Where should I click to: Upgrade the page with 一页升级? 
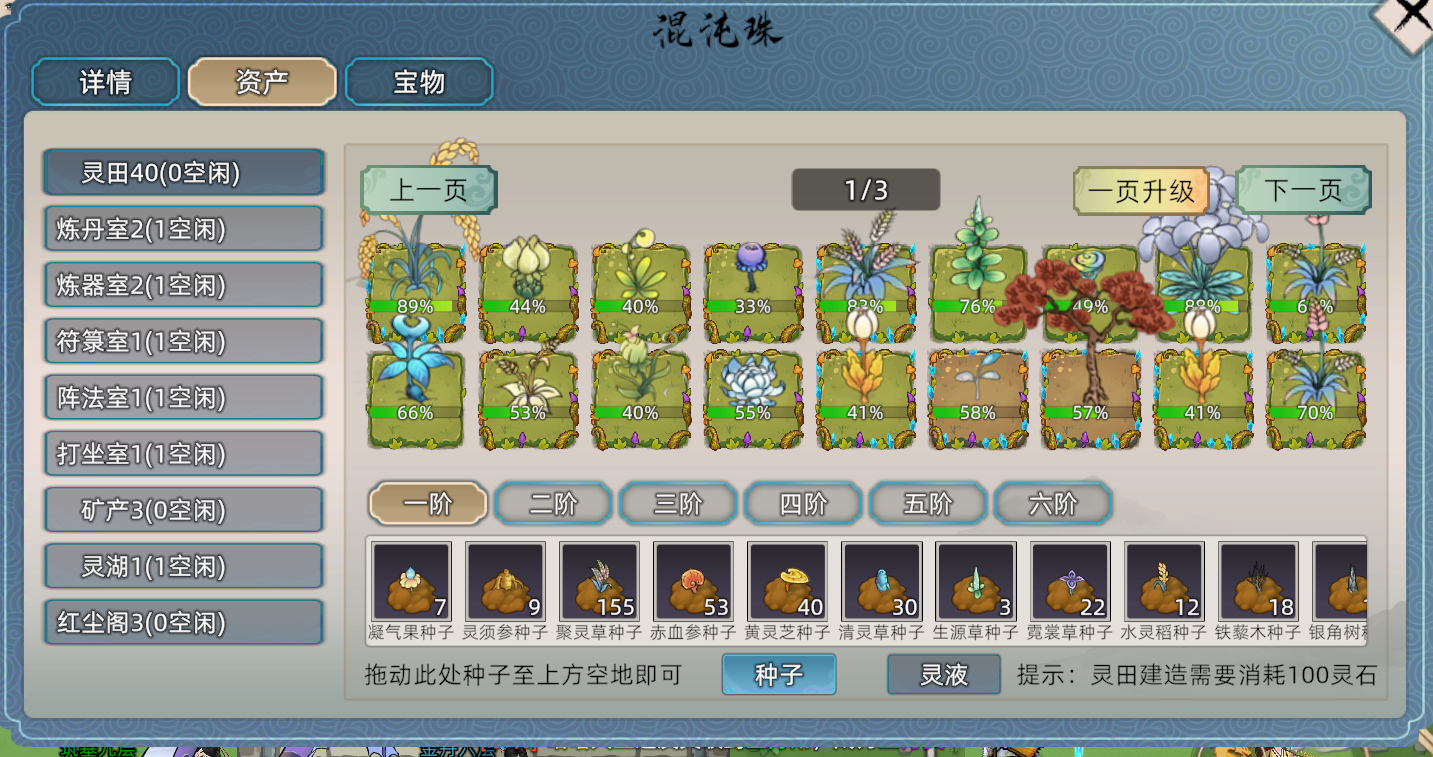pos(1141,191)
